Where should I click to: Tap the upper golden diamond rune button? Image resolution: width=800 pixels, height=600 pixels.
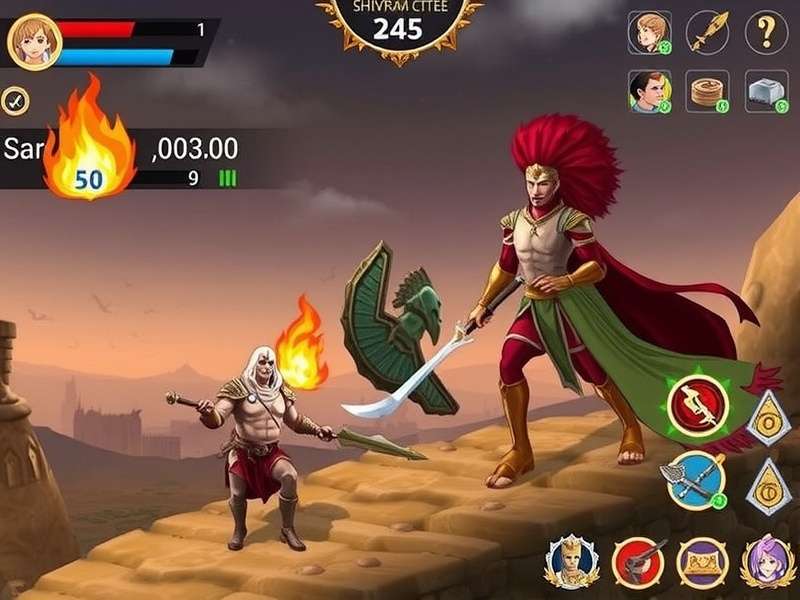769,416
